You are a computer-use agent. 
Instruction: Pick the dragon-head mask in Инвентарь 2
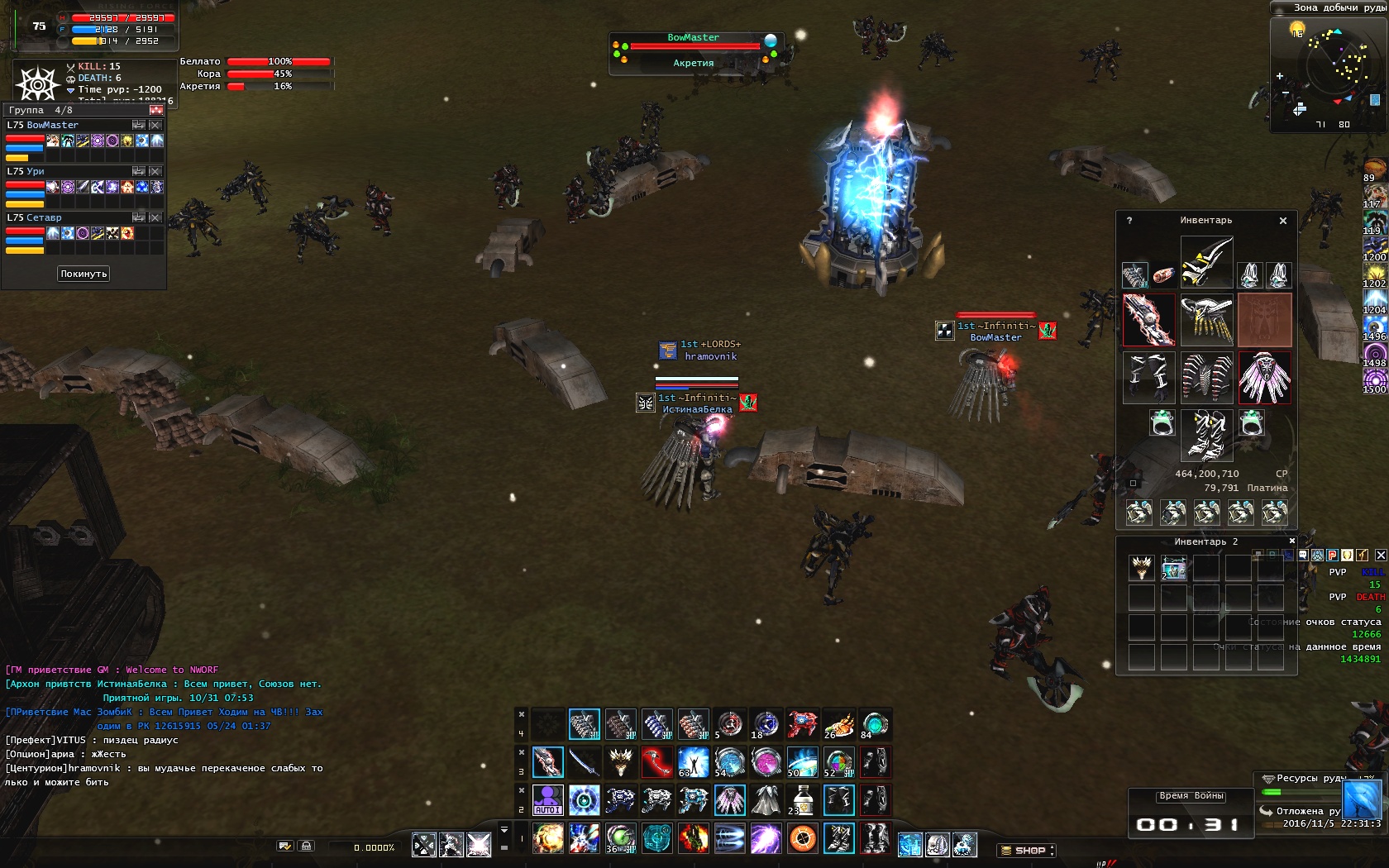point(1142,568)
